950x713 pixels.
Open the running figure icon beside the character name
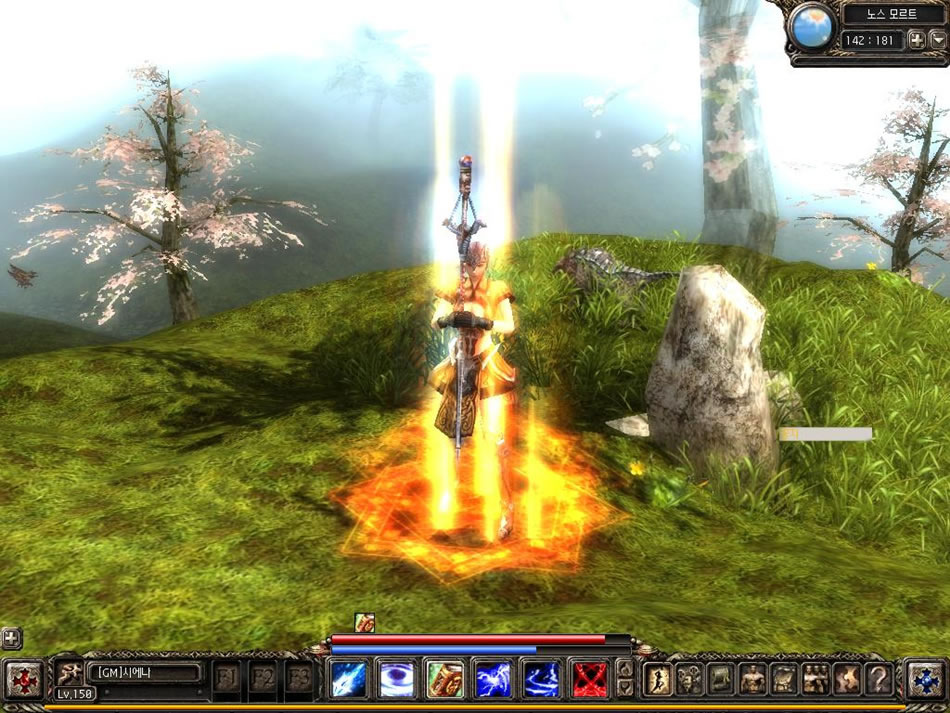point(69,673)
